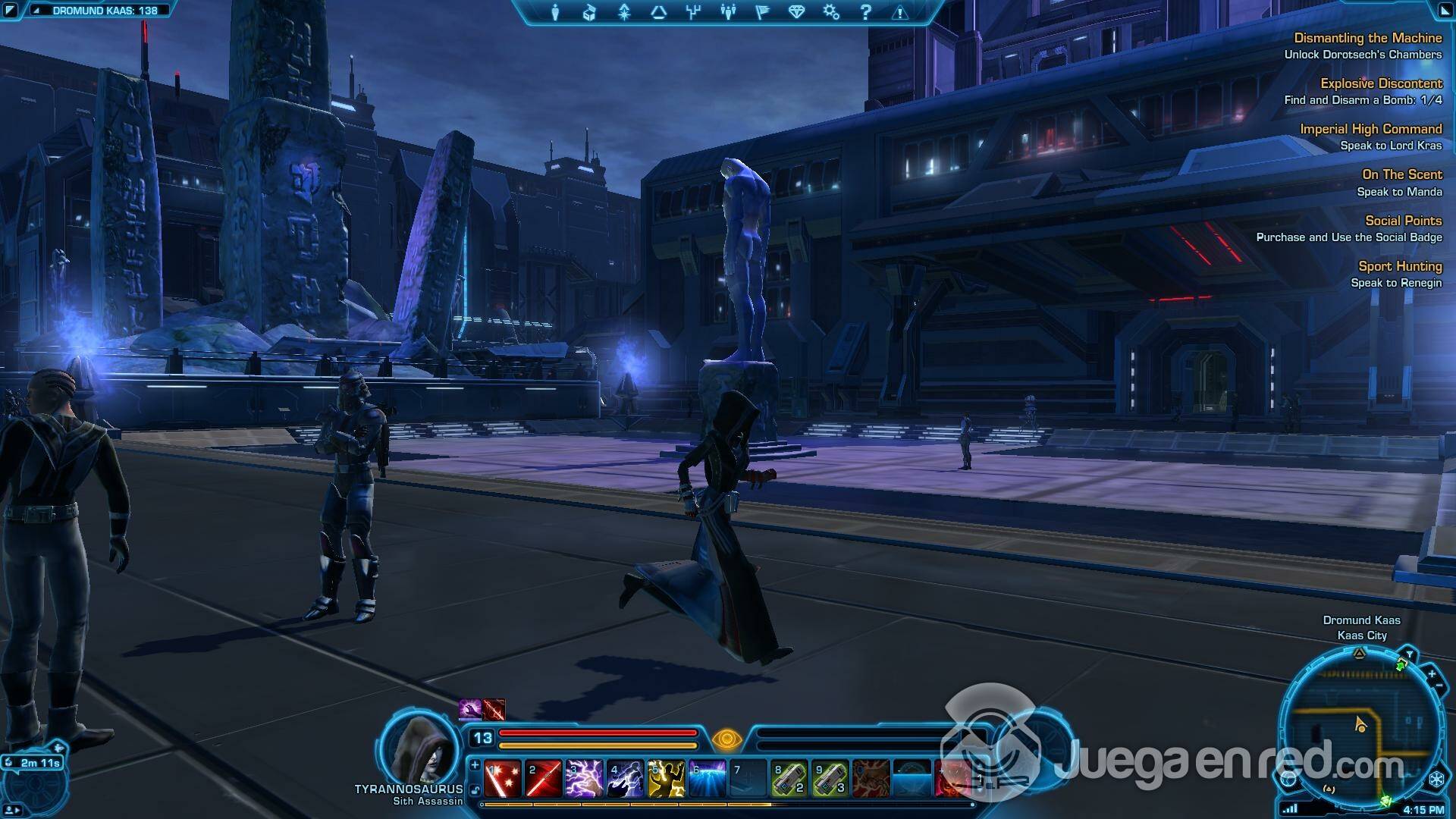The width and height of the screenshot is (1456, 819).
Task: Open the gear-shaped preferences menu
Action: coord(831,12)
